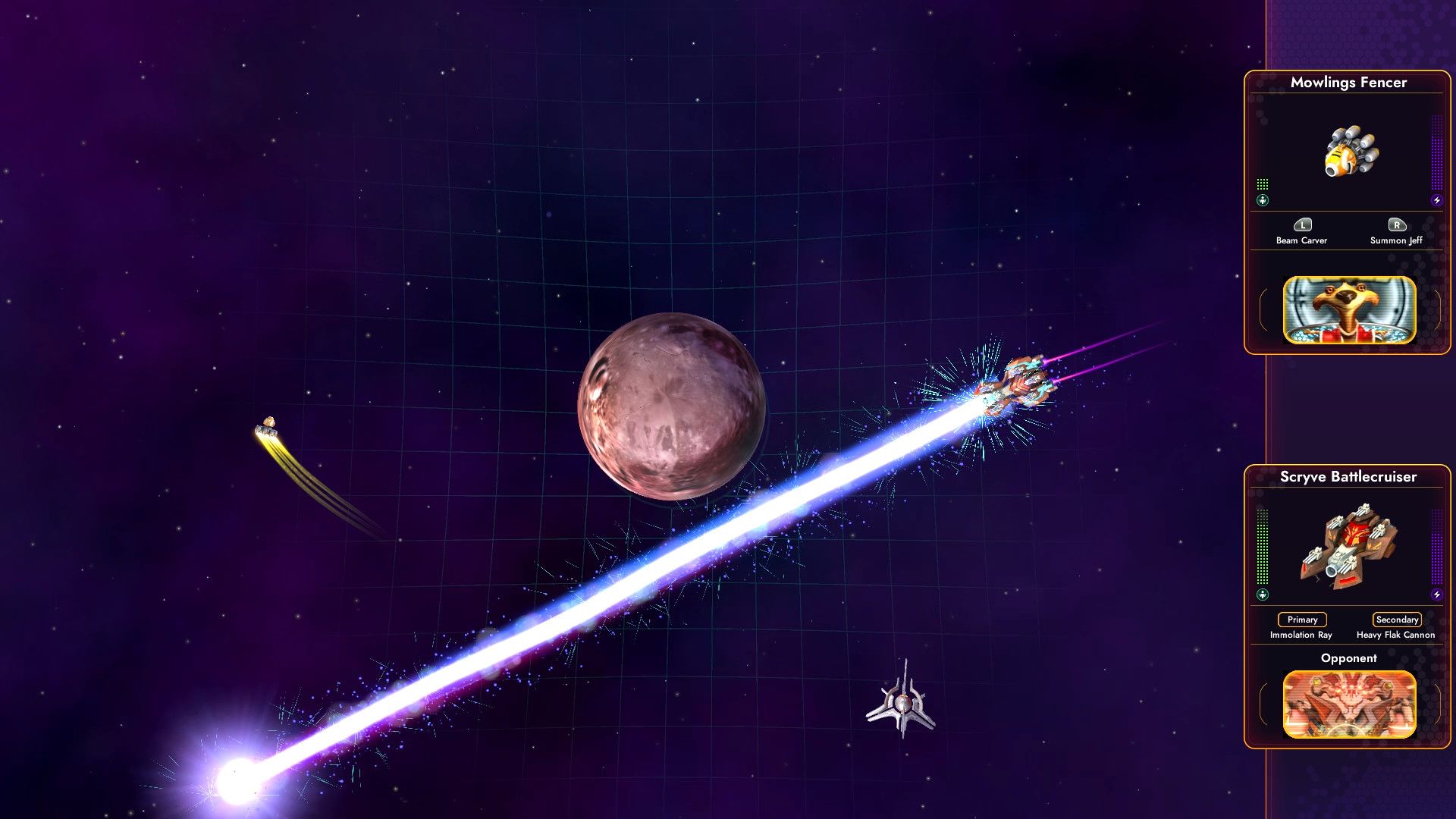Toggle the Primary weapon Immolation Ray
Viewport: 1456px width, 819px height.
[1301, 620]
